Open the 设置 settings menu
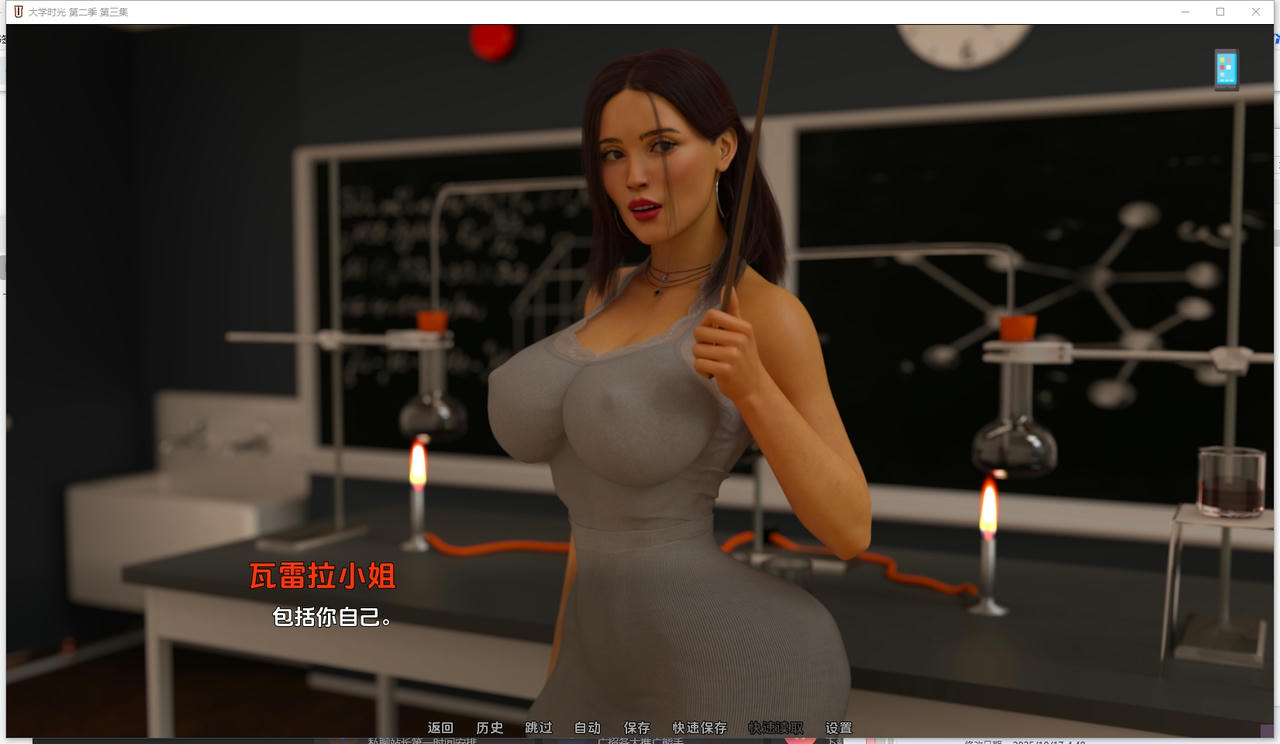1280x744 pixels. point(840,727)
